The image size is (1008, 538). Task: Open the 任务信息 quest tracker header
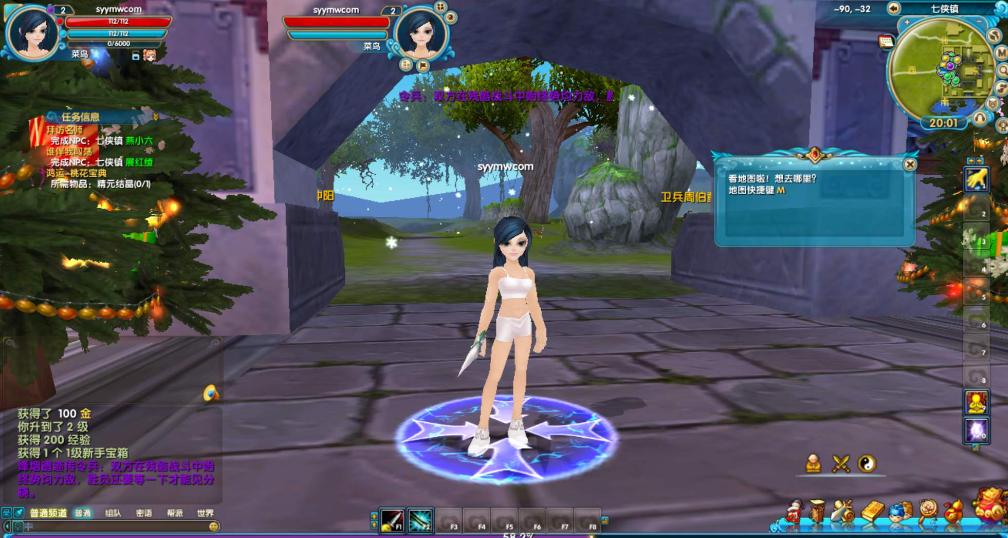pos(80,117)
